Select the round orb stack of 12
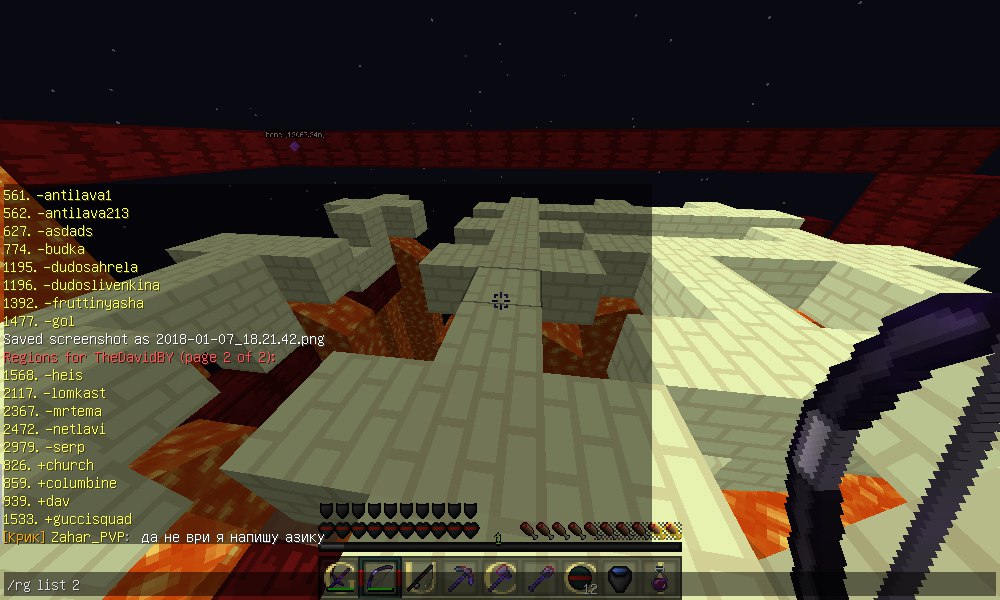The image size is (1000, 600). [x=581, y=578]
